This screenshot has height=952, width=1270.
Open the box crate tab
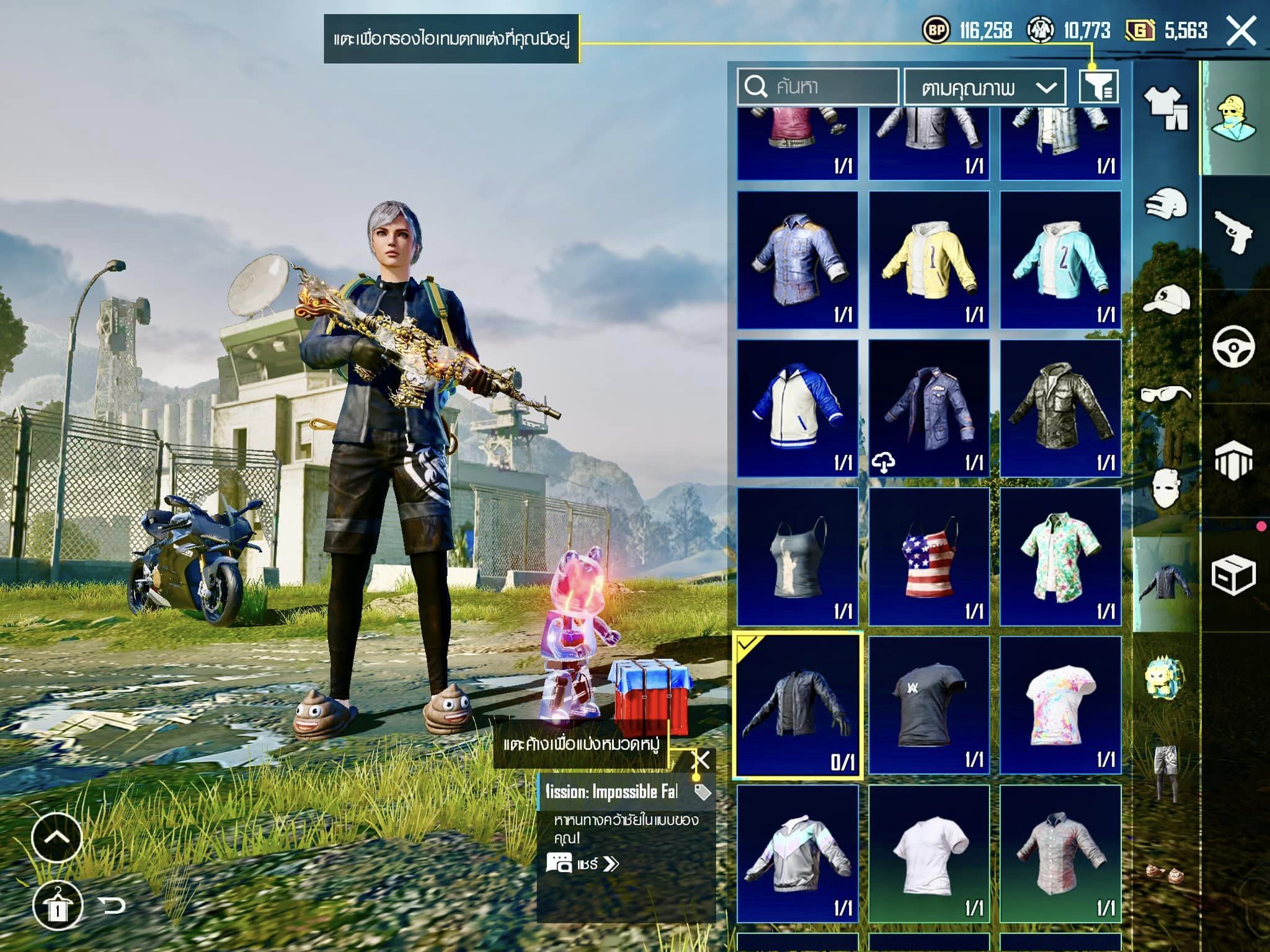click(1233, 575)
